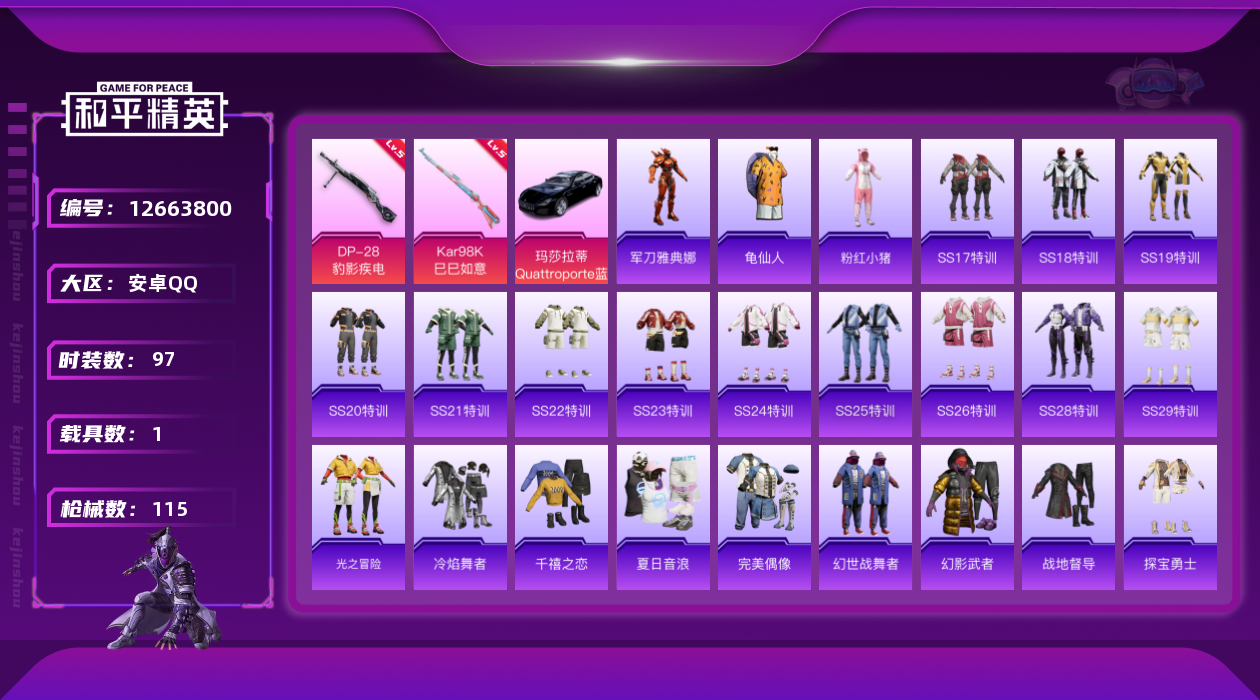Choose the 光之冒险 outfit card
Screen dimensions: 1260x700
point(358,517)
